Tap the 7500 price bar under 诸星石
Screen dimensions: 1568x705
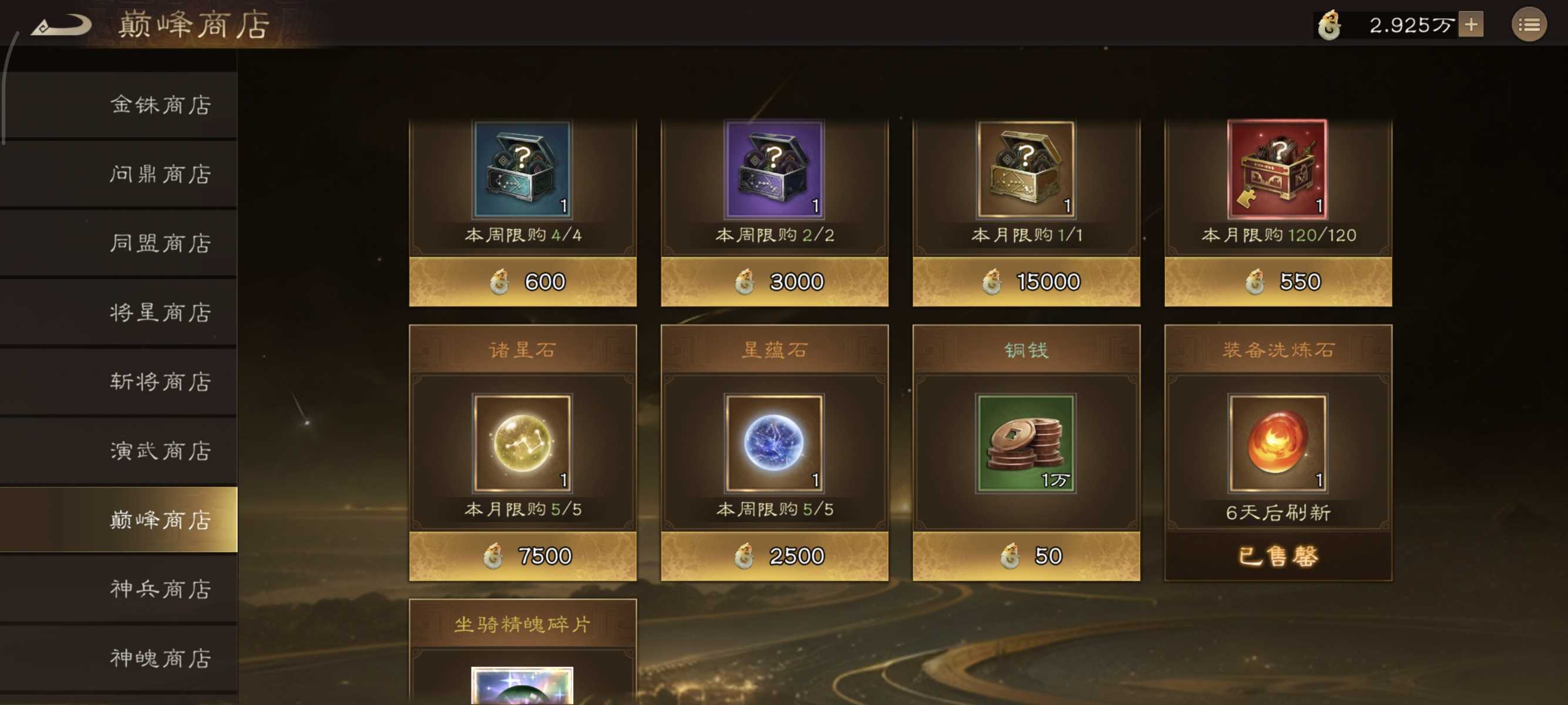tap(522, 555)
